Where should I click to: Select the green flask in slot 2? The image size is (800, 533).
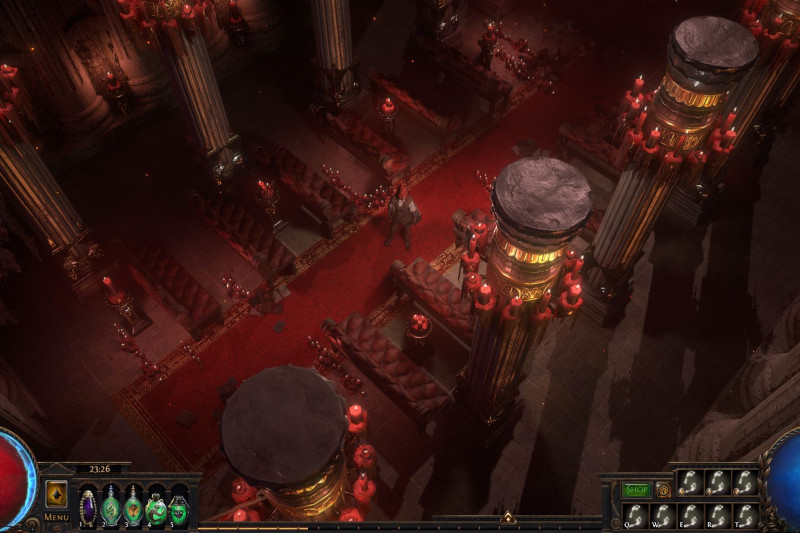pos(110,505)
